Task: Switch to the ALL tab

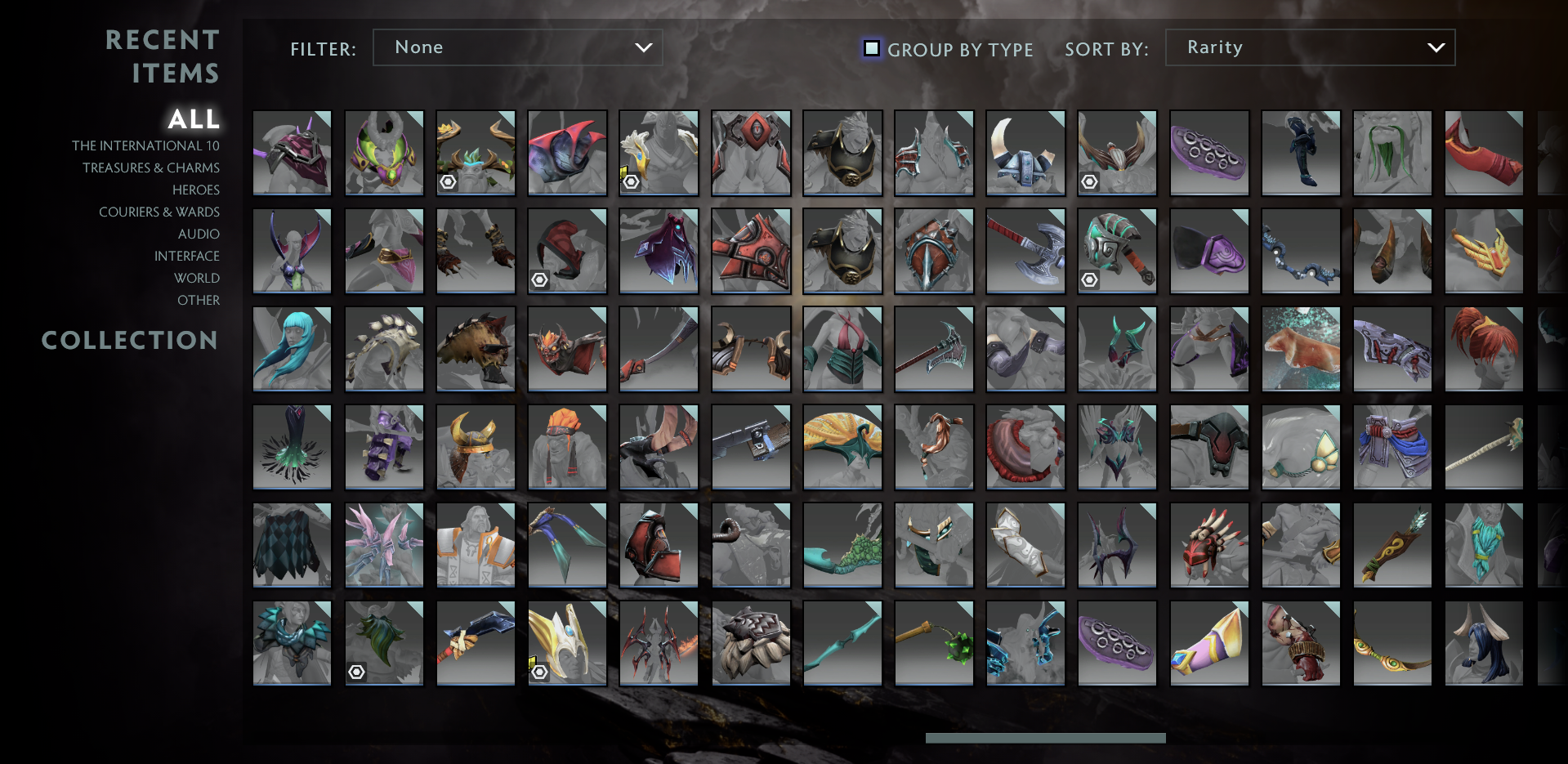Action: (194, 119)
